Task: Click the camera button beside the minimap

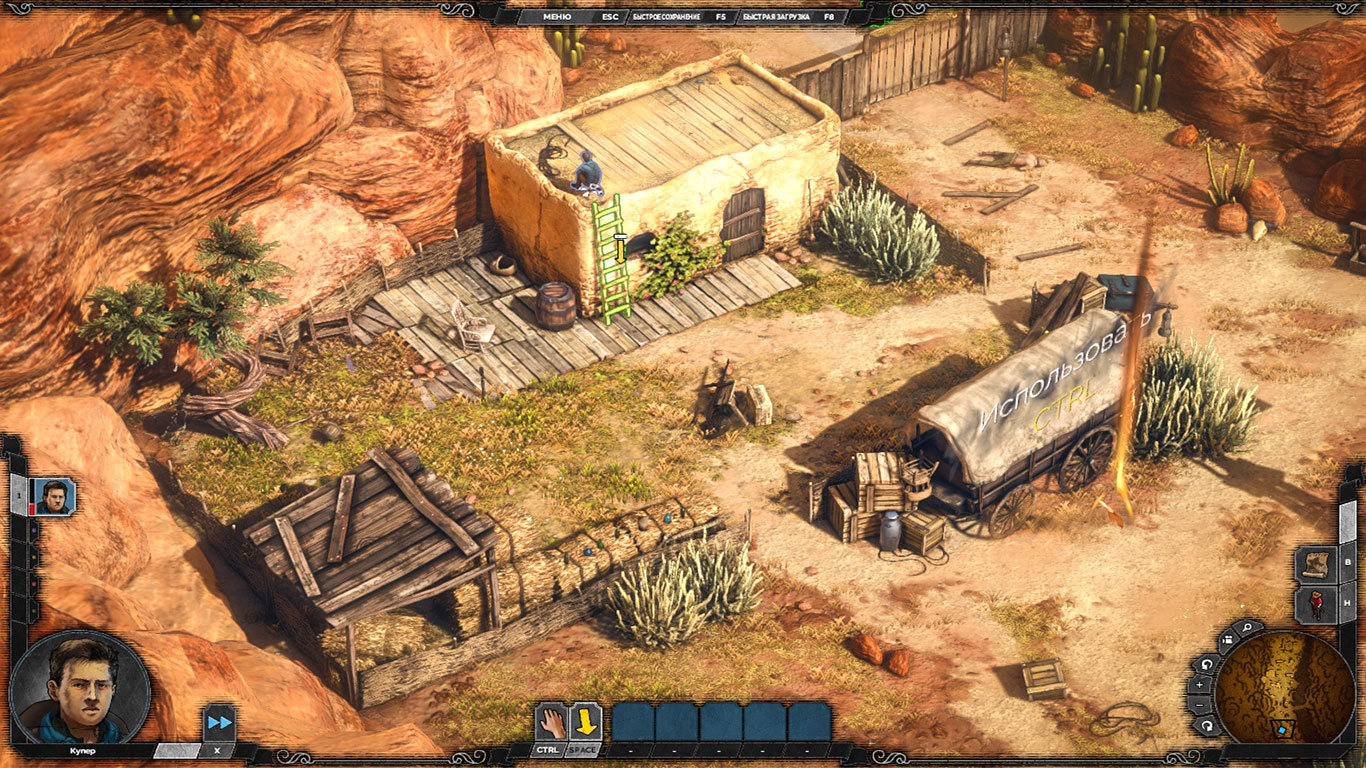Action: click(x=1227, y=641)
